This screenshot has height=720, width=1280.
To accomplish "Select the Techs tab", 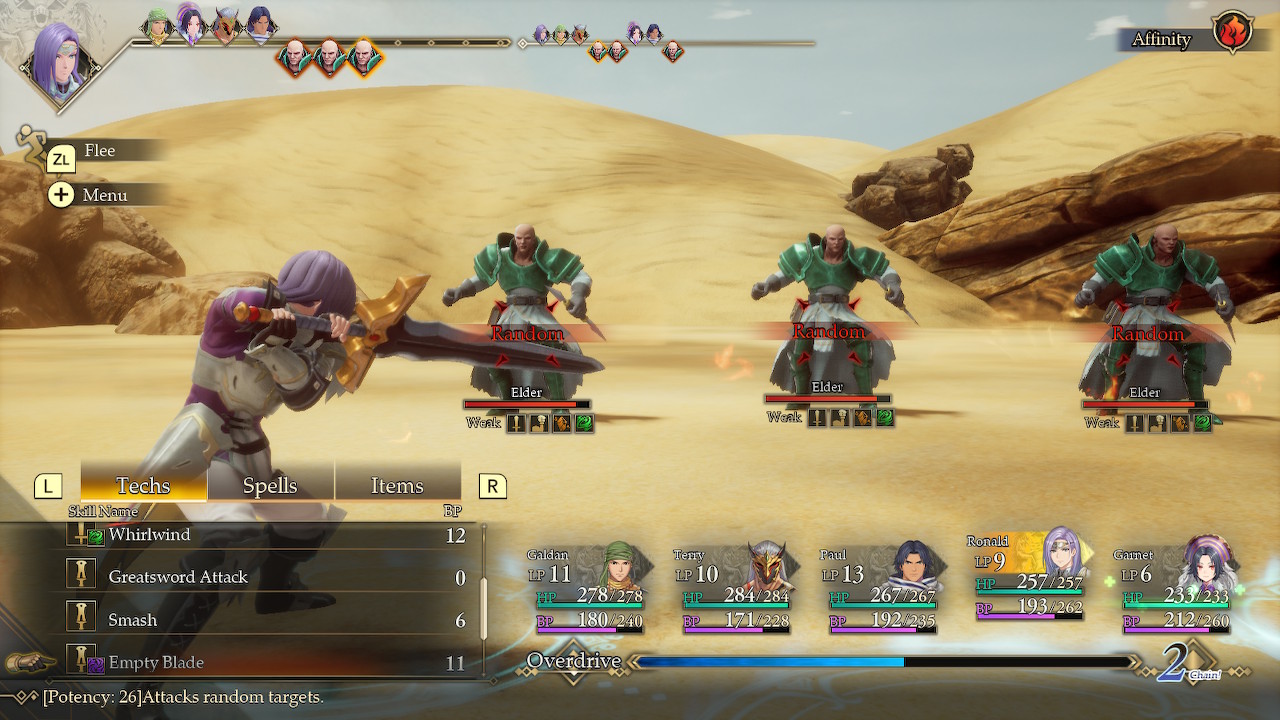I will 143,486.
